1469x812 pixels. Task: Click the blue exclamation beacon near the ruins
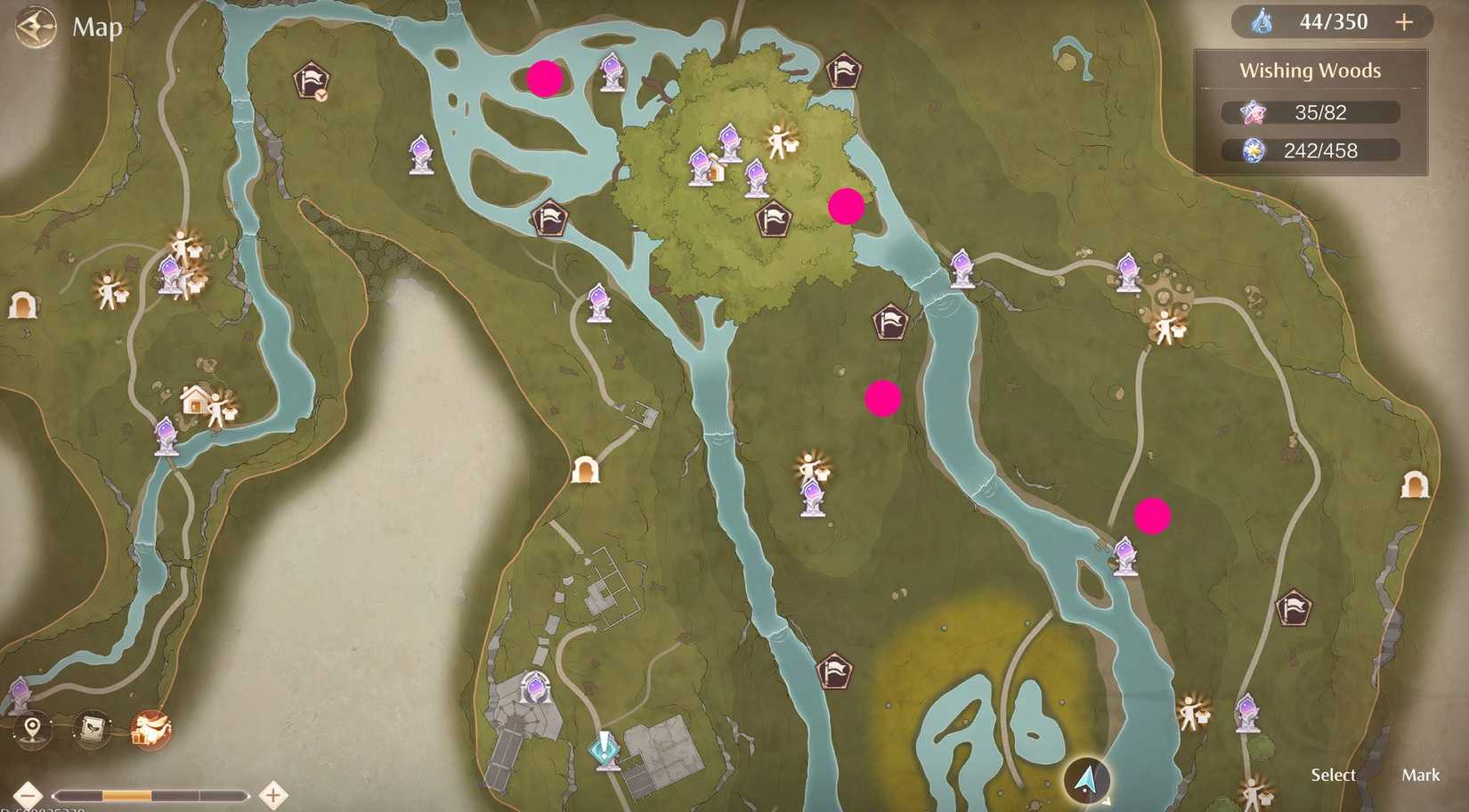pyautogui.click(x=605, y=751)
